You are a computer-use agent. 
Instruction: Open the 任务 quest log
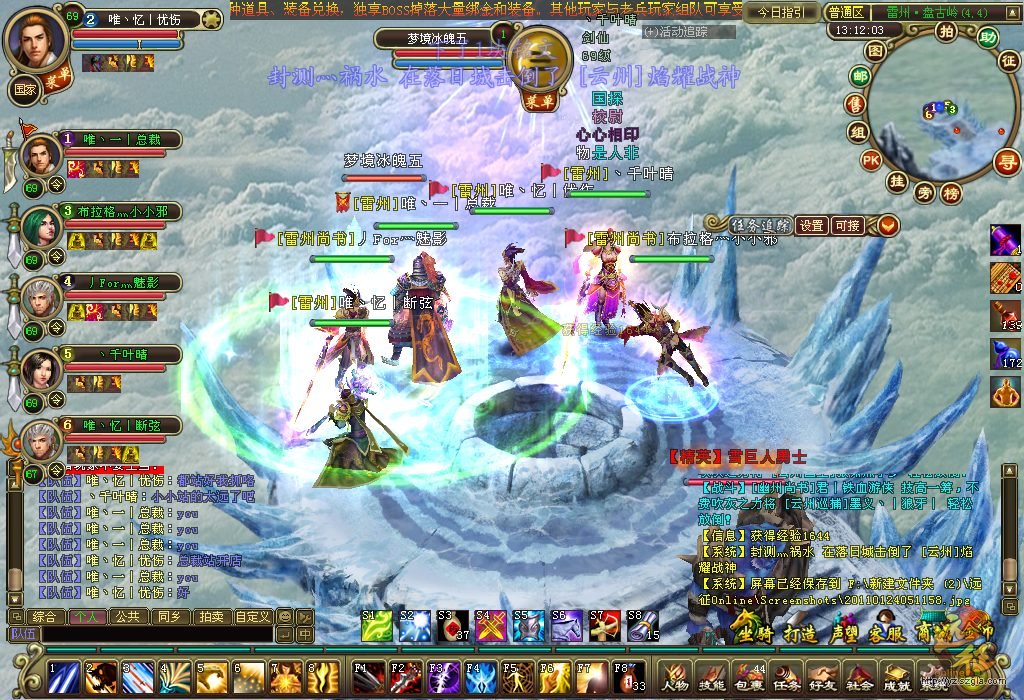(785, 677)
